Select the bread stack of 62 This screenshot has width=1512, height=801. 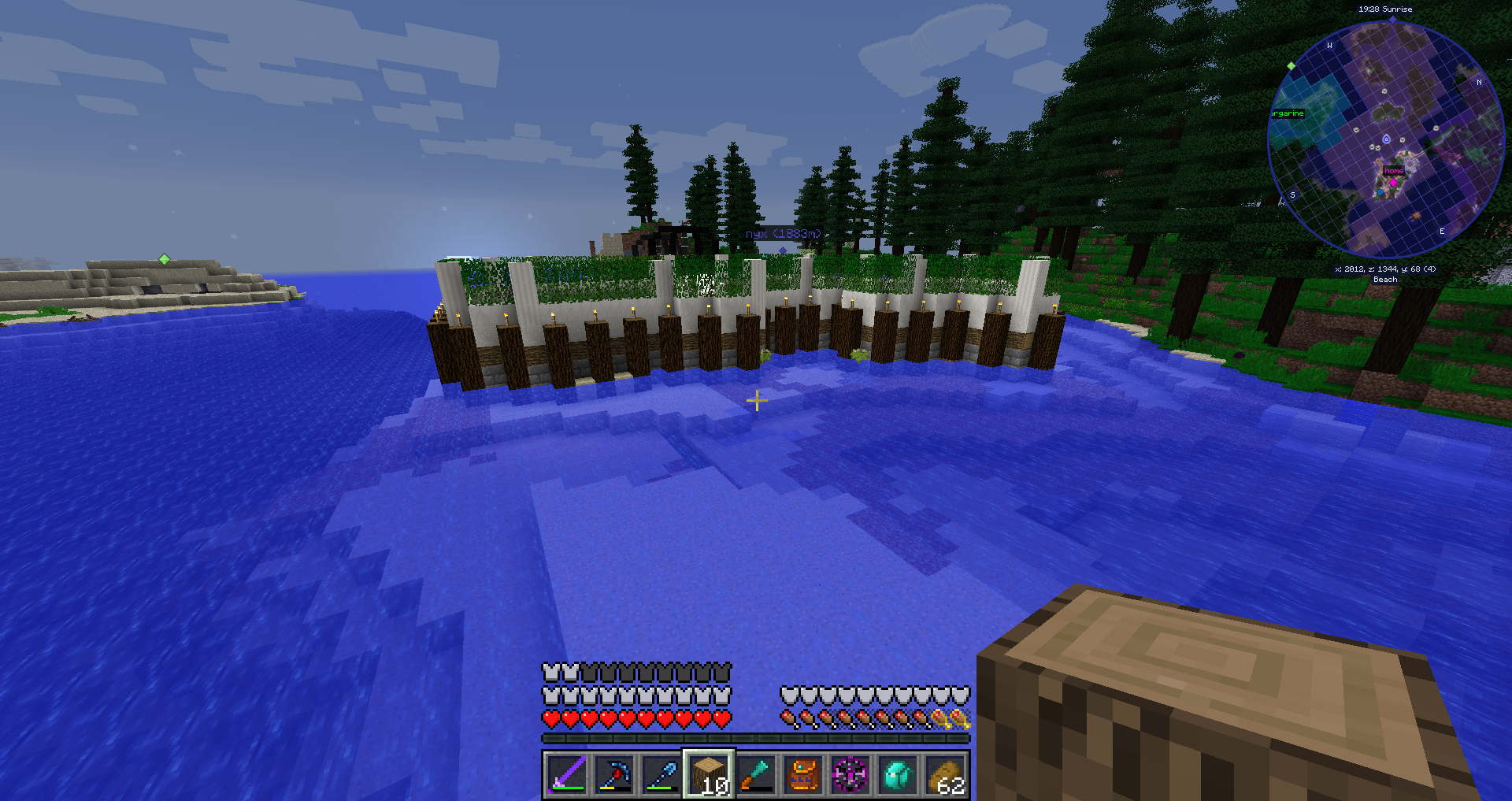945,773
